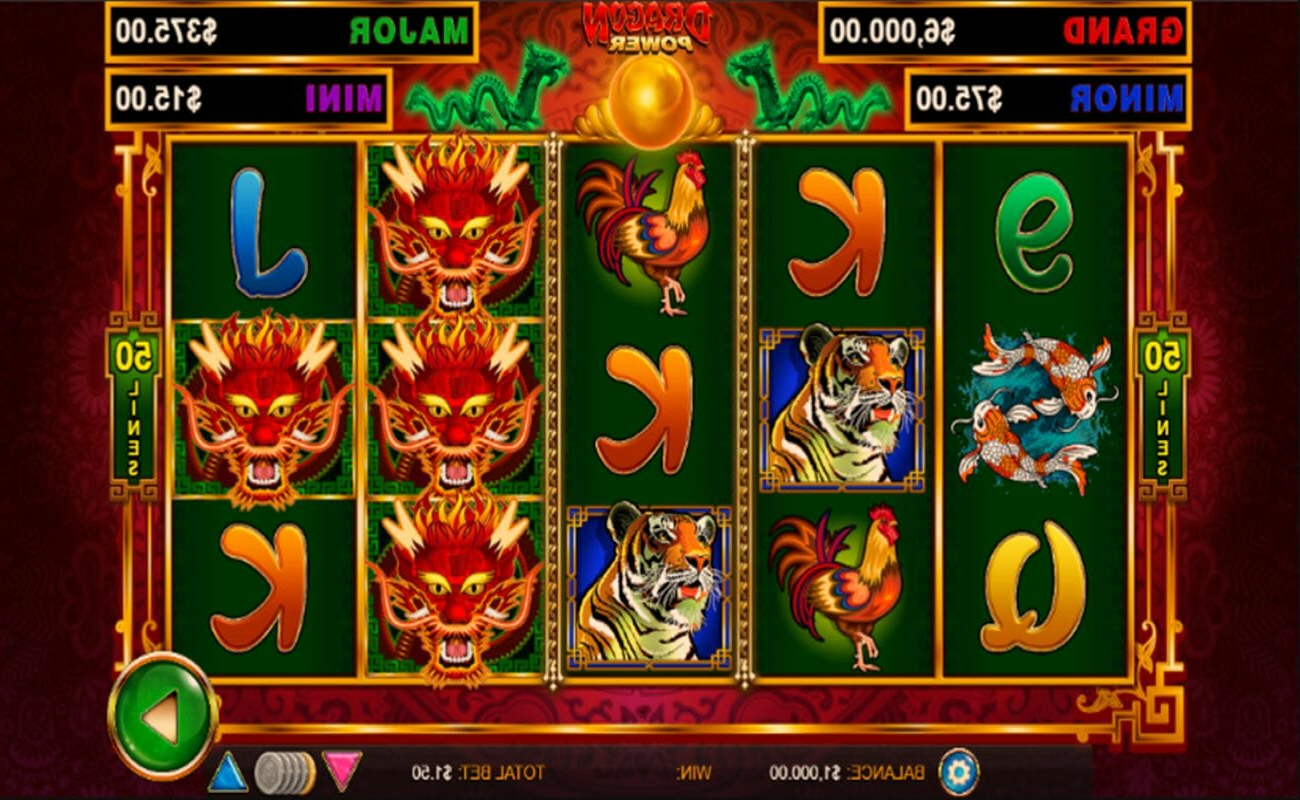Click the blue triangle bet arrow
Screen dimensions: 1300x800
[x=227, y=772]
